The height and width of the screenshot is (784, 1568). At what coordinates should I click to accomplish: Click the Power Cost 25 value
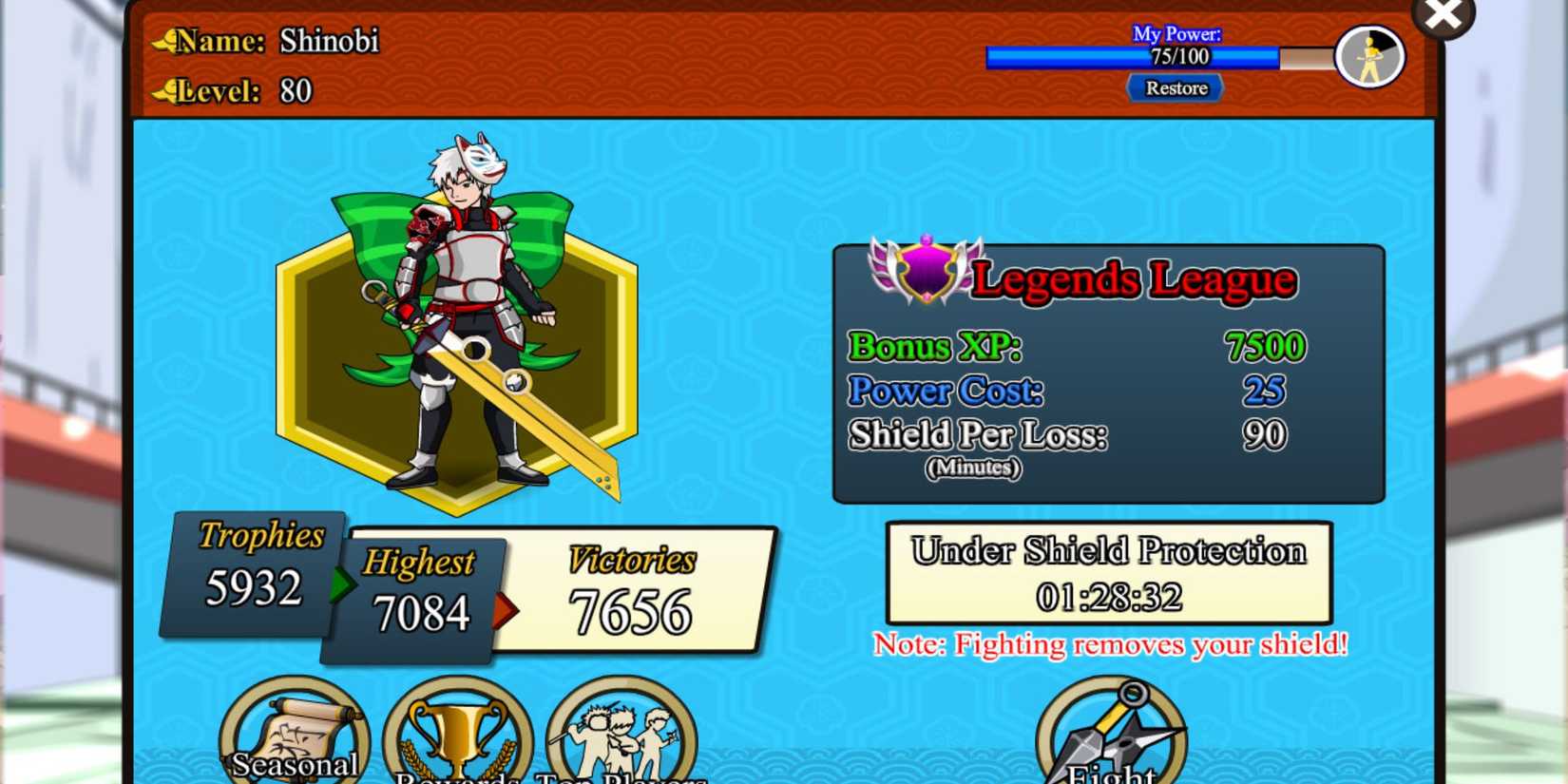1265,391
